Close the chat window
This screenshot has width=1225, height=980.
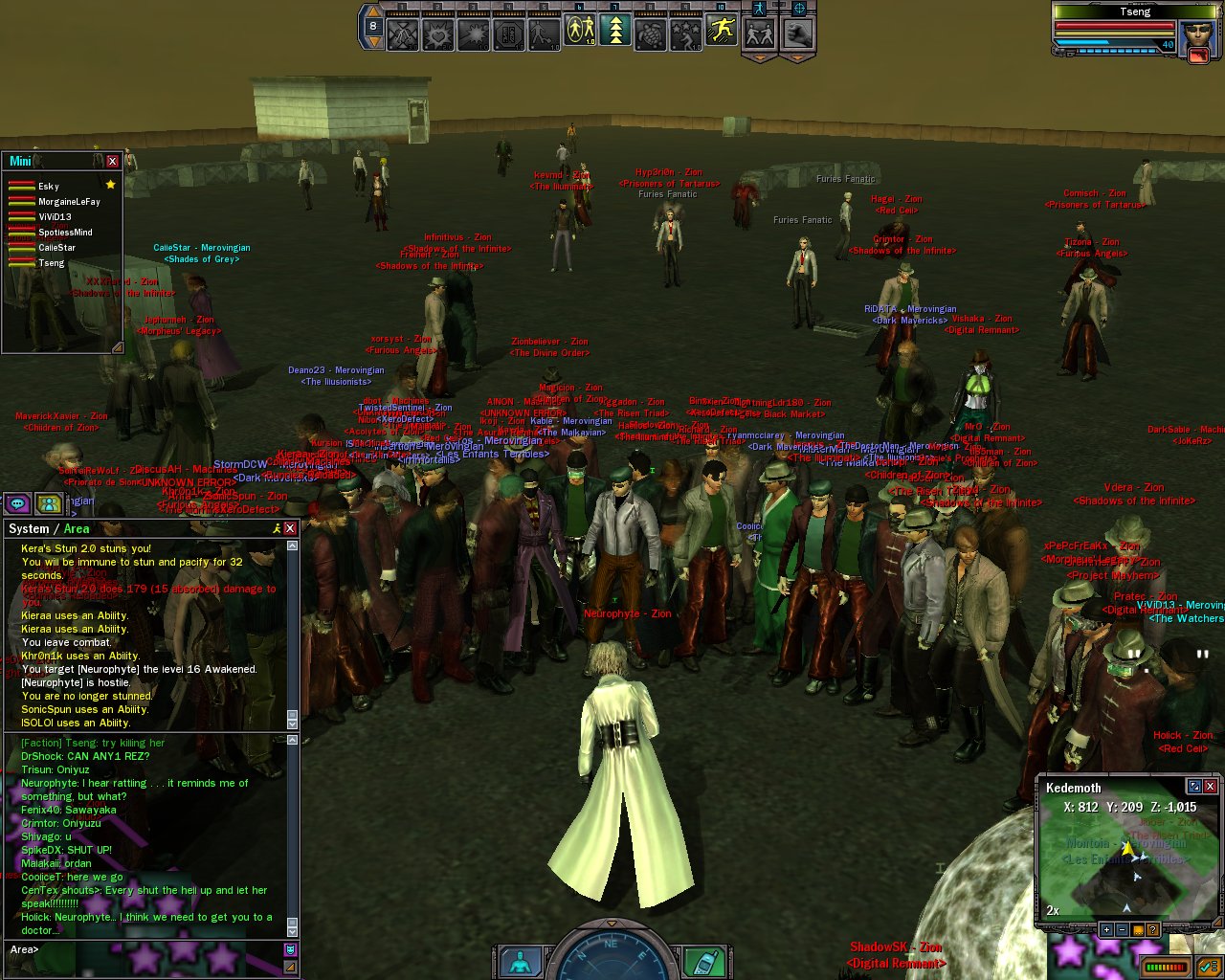(x=290, y=528)
